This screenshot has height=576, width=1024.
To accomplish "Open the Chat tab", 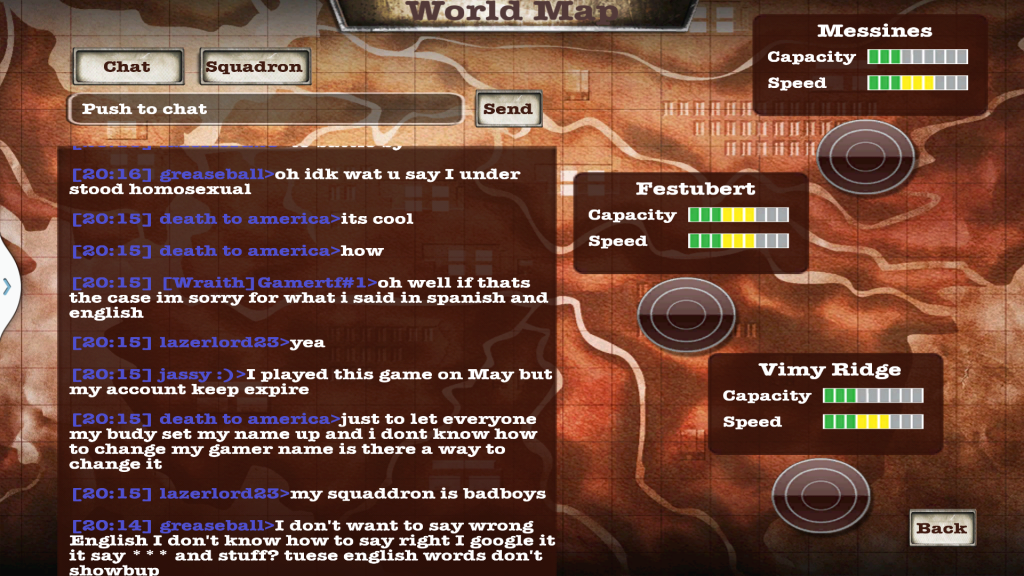I will point(127,67).
